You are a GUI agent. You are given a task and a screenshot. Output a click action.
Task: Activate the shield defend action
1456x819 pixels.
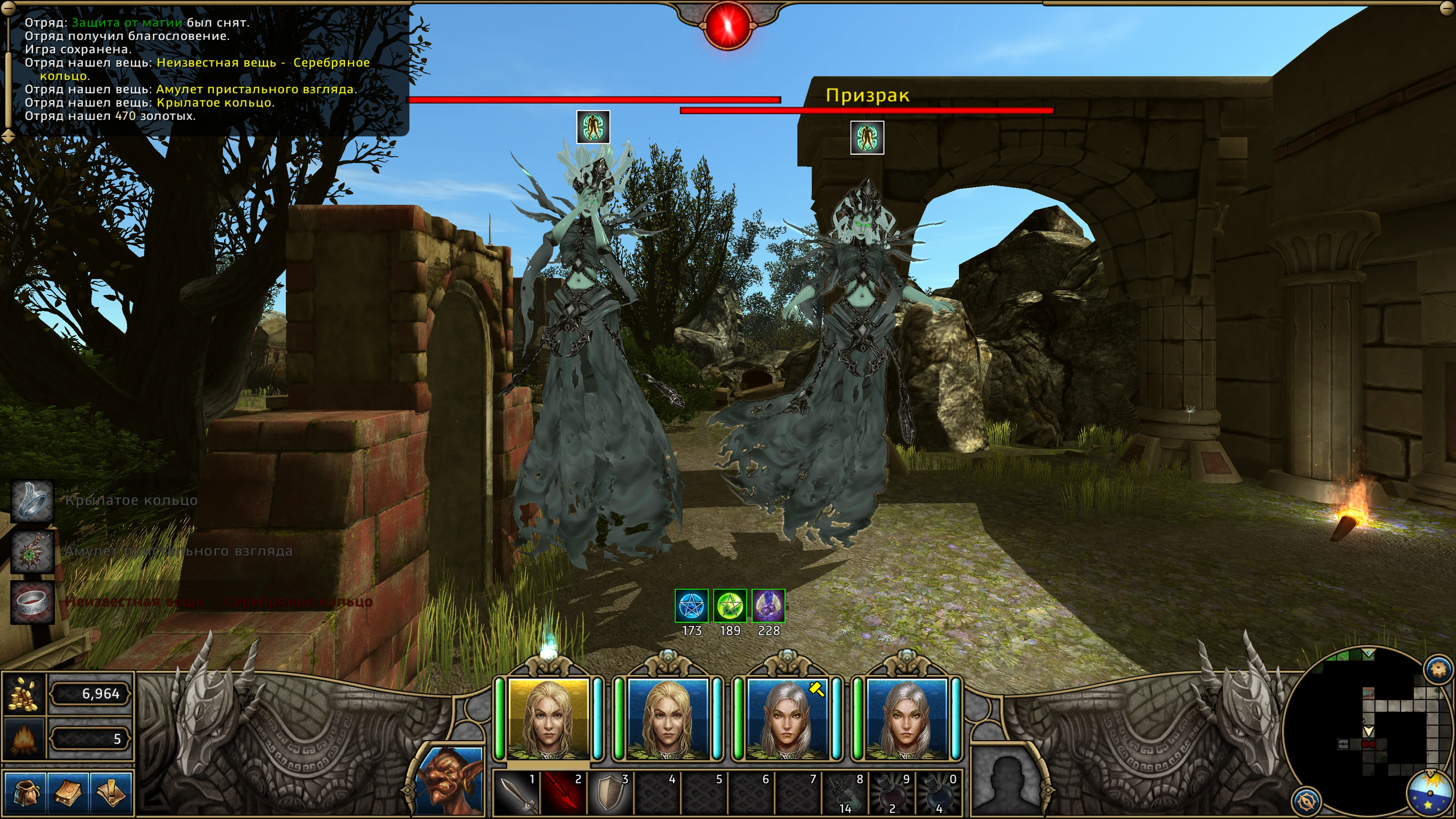(x=610, y=793)
